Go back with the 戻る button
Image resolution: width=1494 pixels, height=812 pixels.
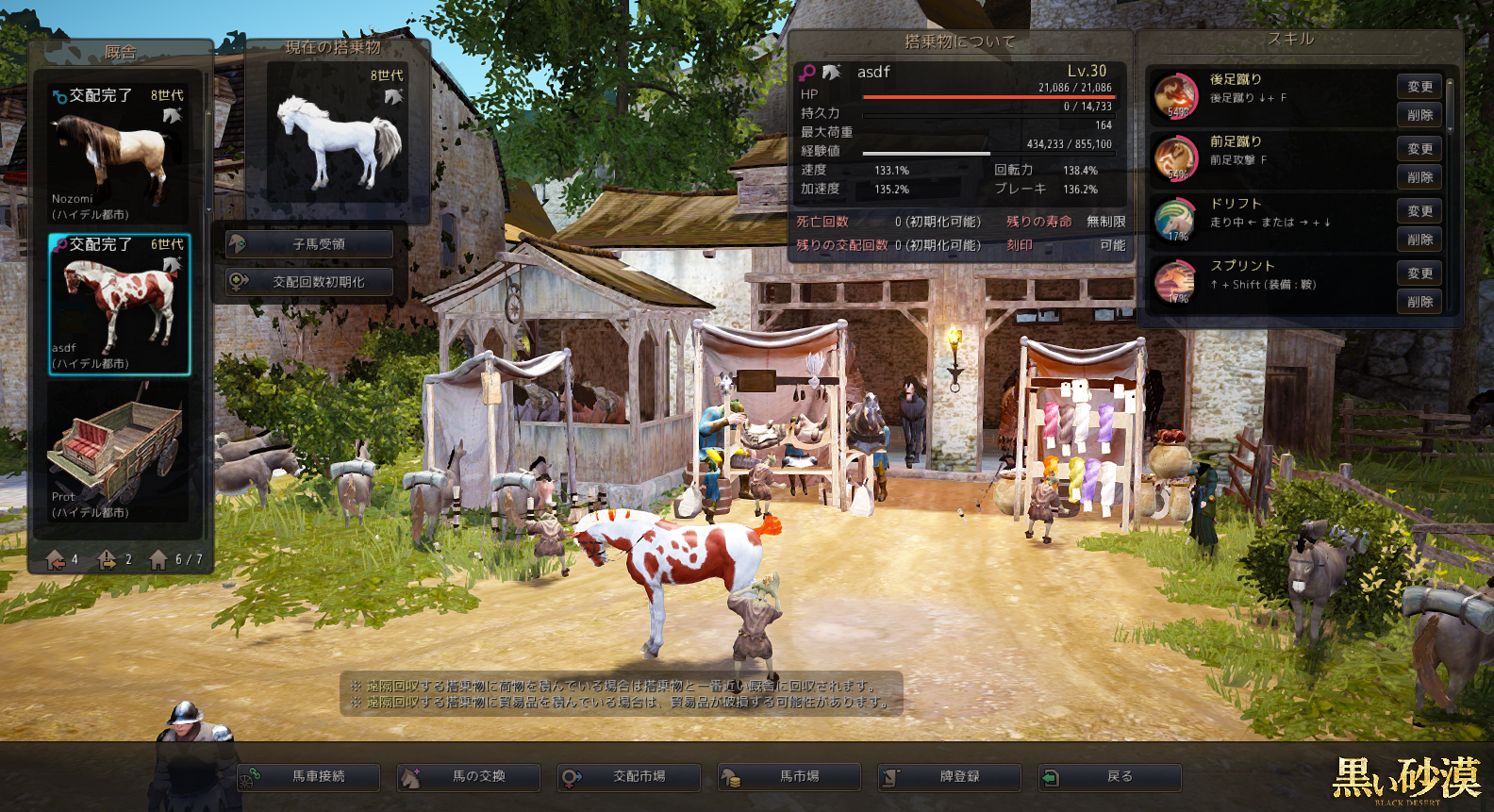pyautogui.click(x=1110, y=777)
